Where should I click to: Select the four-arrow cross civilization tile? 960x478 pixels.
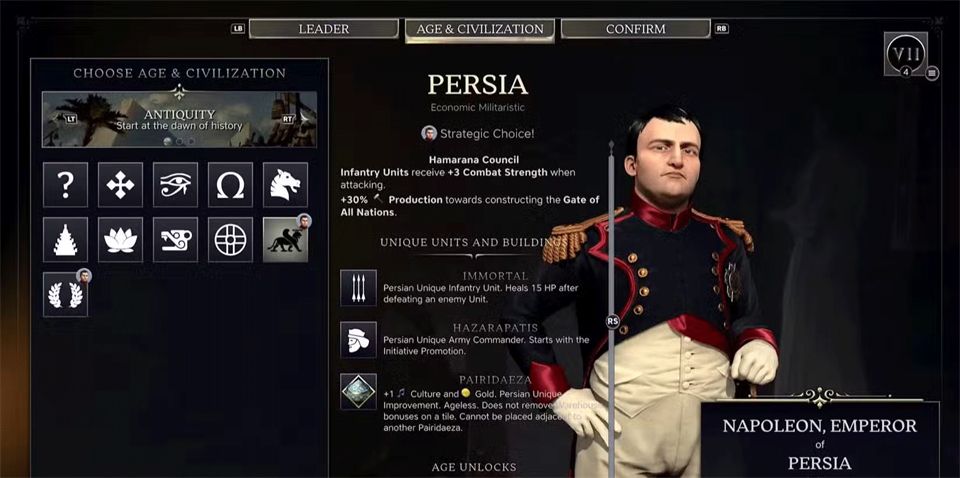120,184
